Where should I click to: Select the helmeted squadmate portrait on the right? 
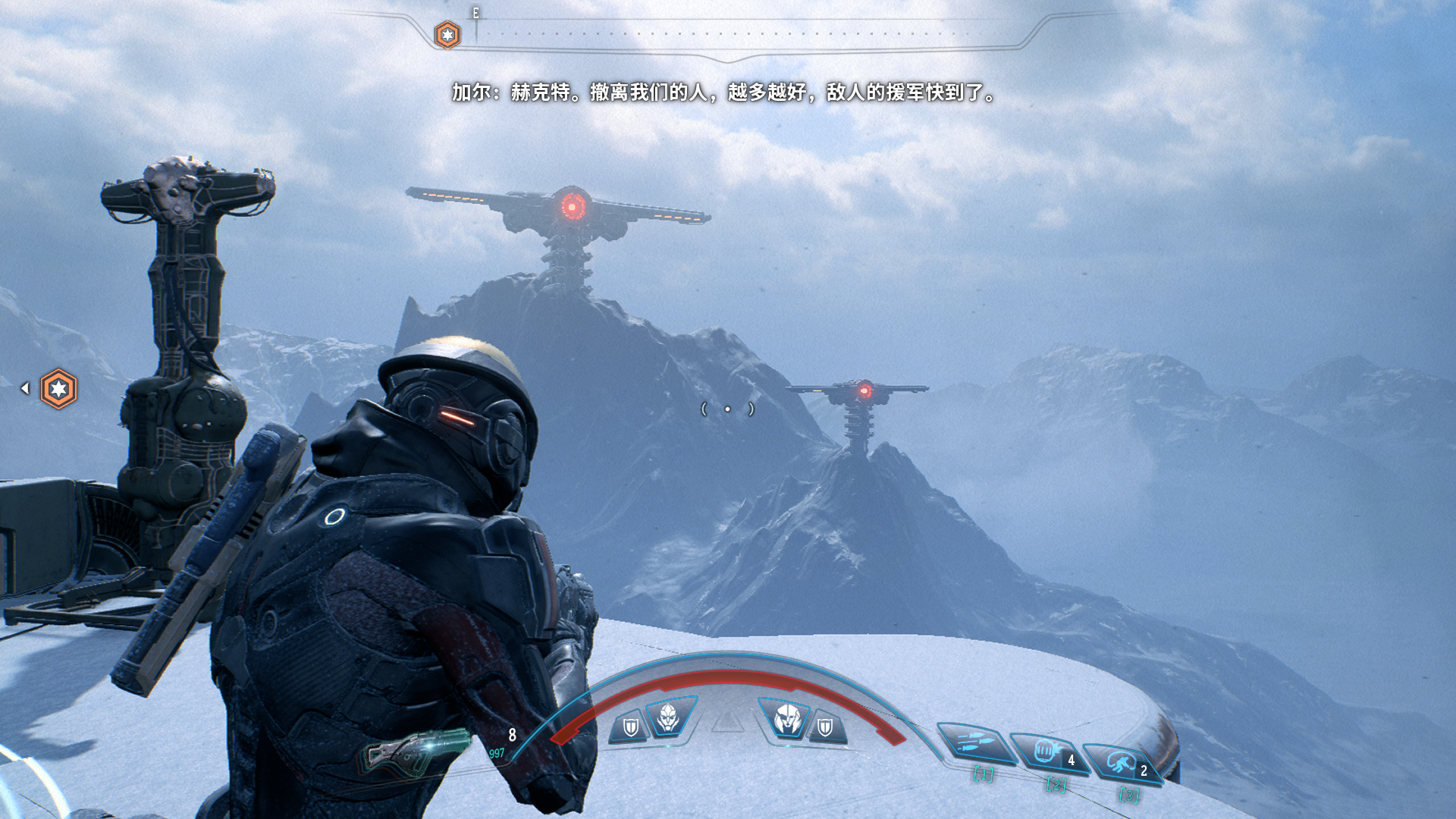pyautogui.click(x=786, y=717)
